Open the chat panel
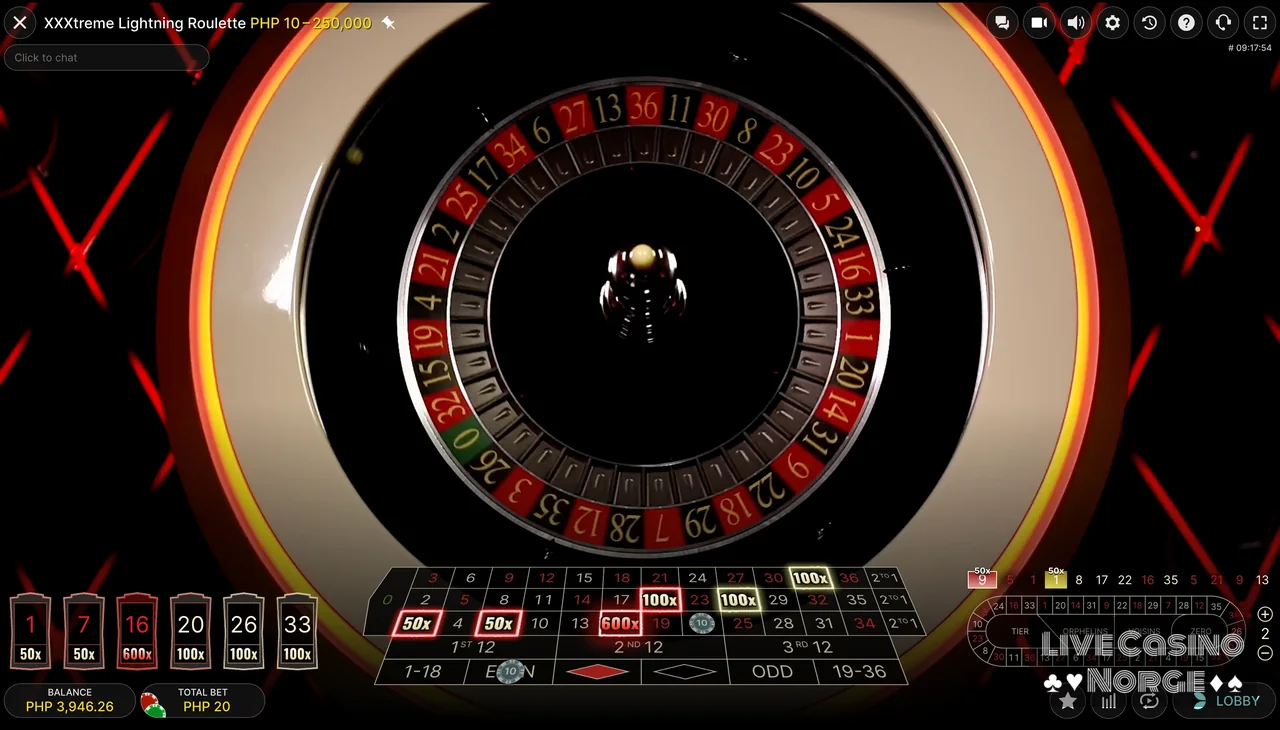Image resolution: width=1280 pixels, height=730 pixels. point(1002,22)
